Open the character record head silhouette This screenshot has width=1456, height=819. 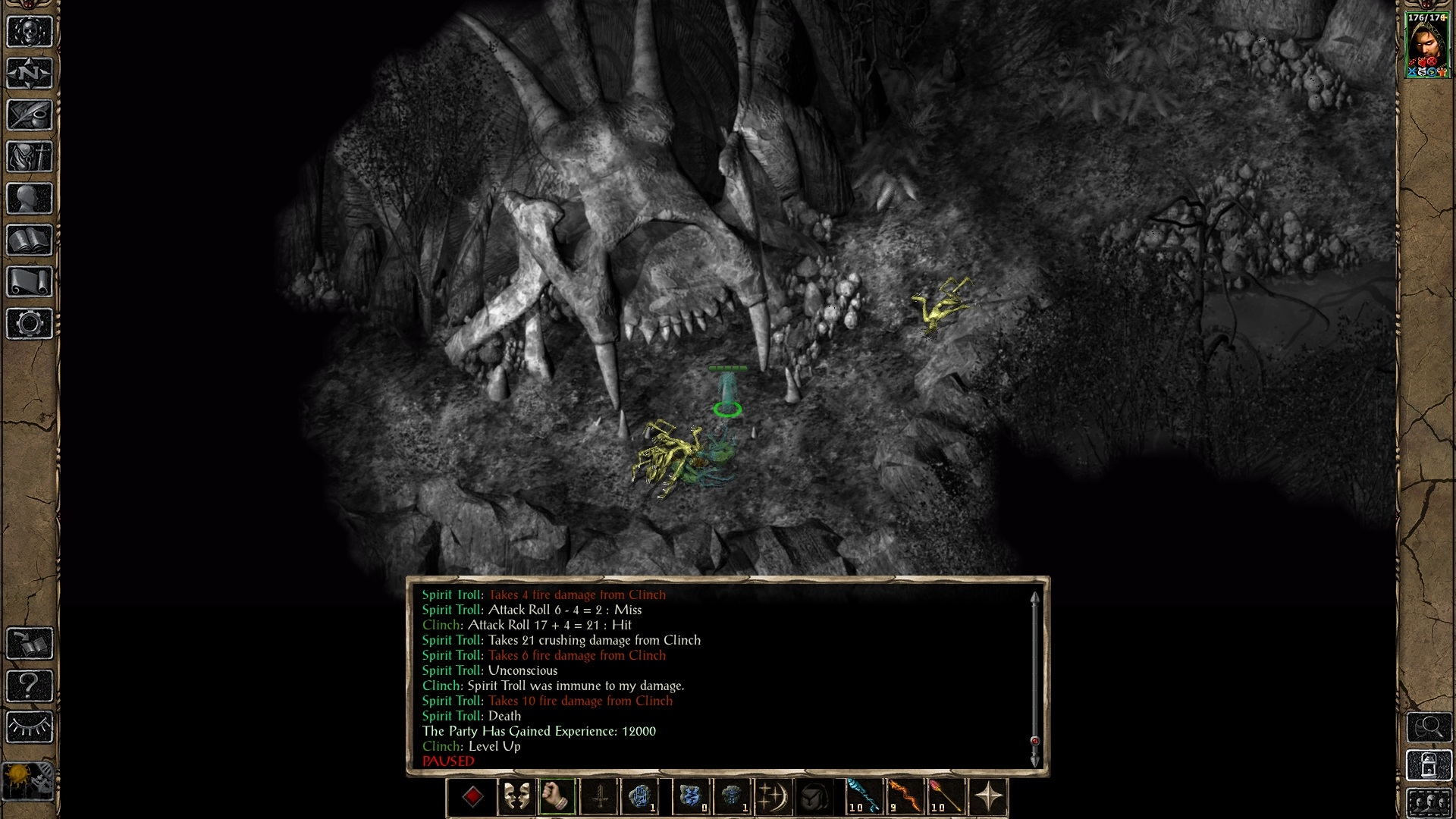pyautogui.click(x=30, y=199)
